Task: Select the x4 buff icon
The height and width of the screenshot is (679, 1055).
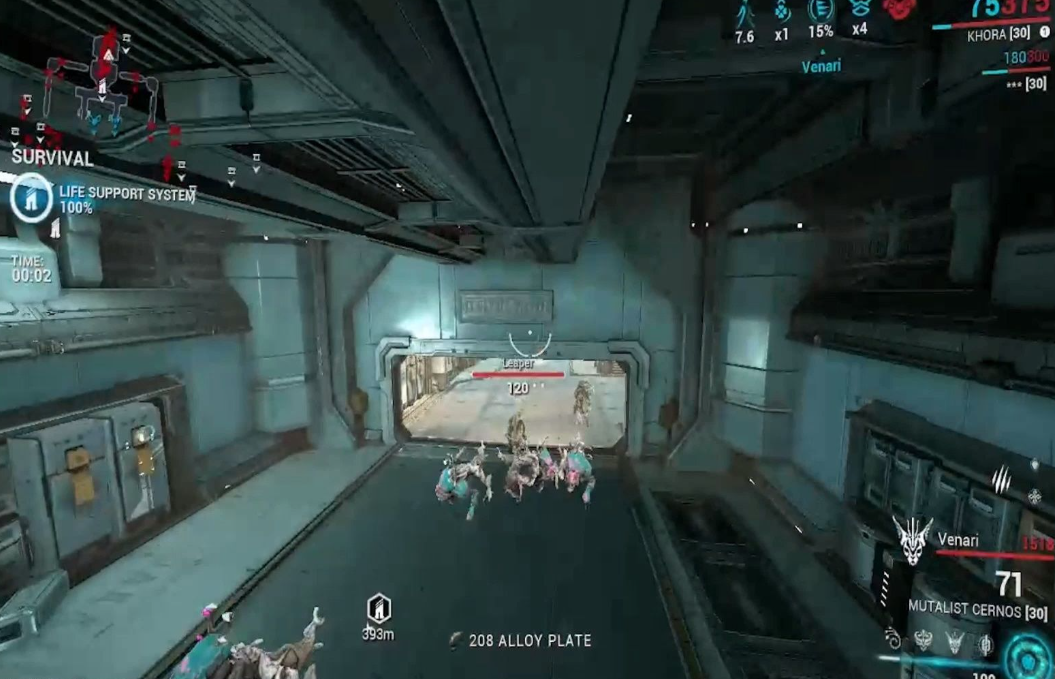Action: coord(859,10)
